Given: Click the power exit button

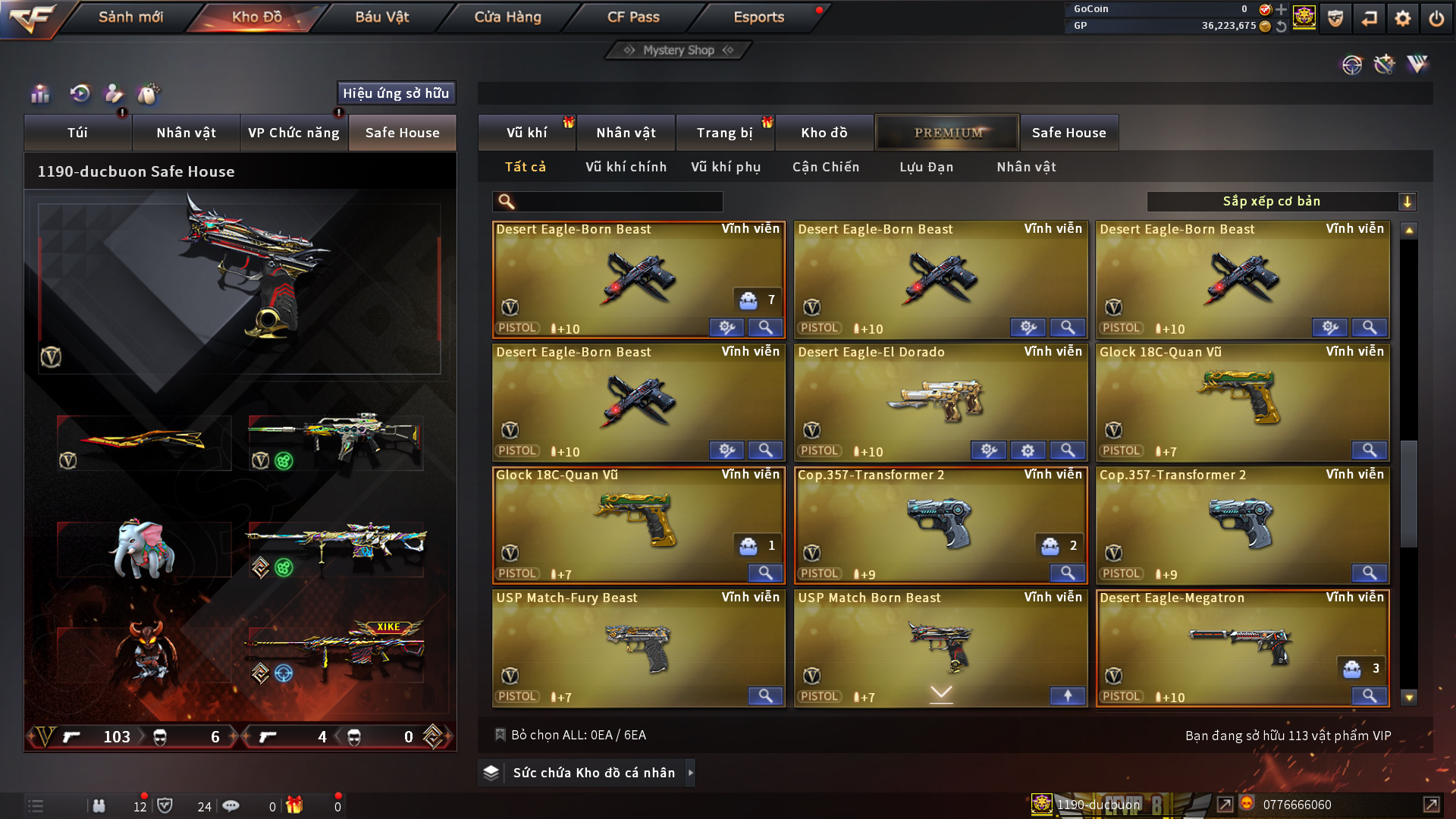Looking at the screenshot, I should tap(1436, 18).
